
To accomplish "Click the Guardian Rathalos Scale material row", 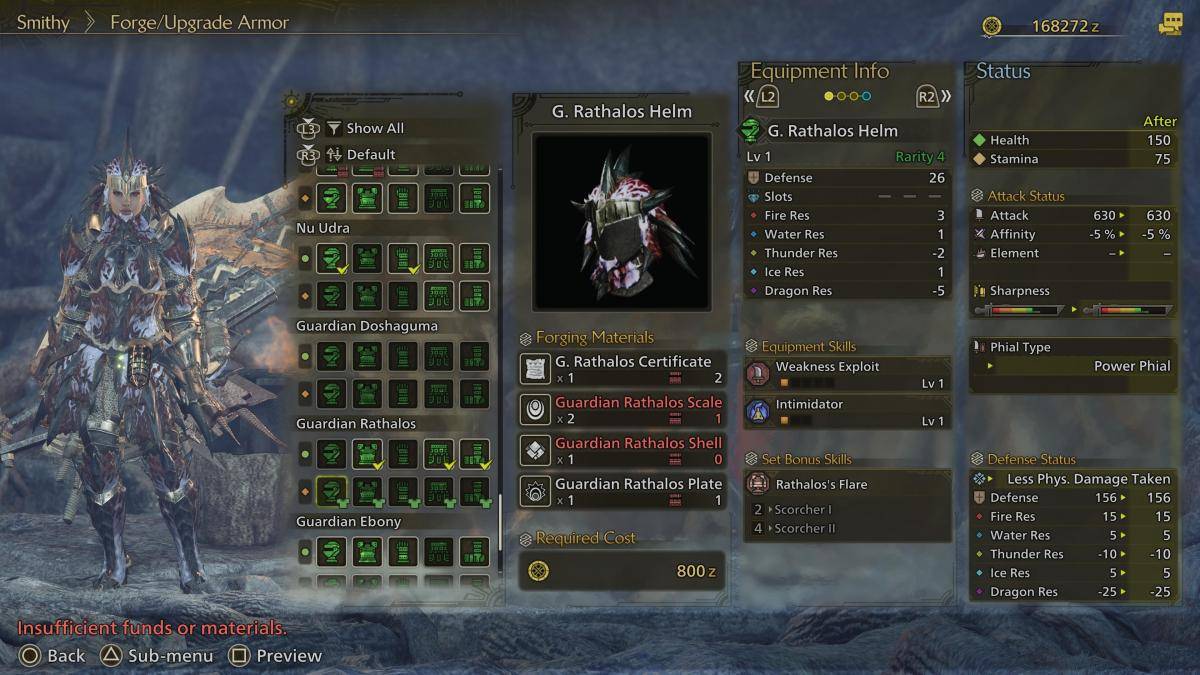I will click(621, 410).
